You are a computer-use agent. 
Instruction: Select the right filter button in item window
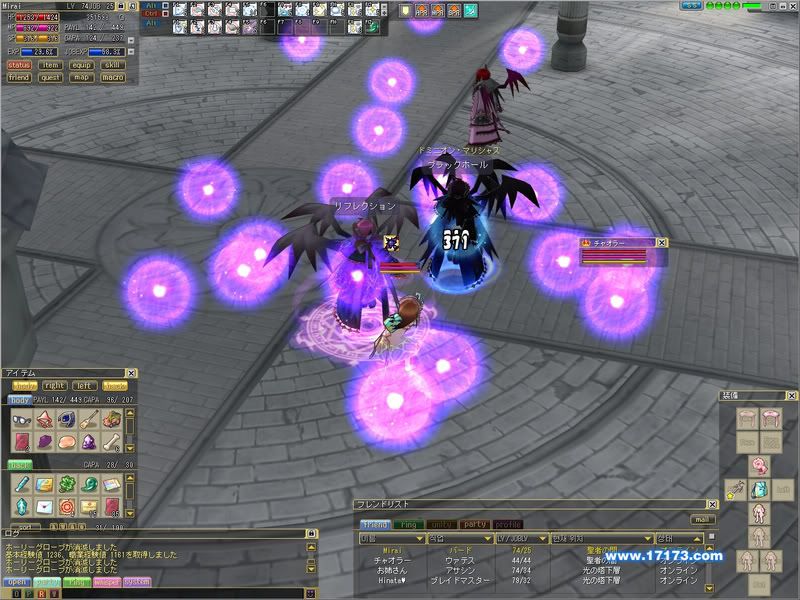click(x=55, y=385)
